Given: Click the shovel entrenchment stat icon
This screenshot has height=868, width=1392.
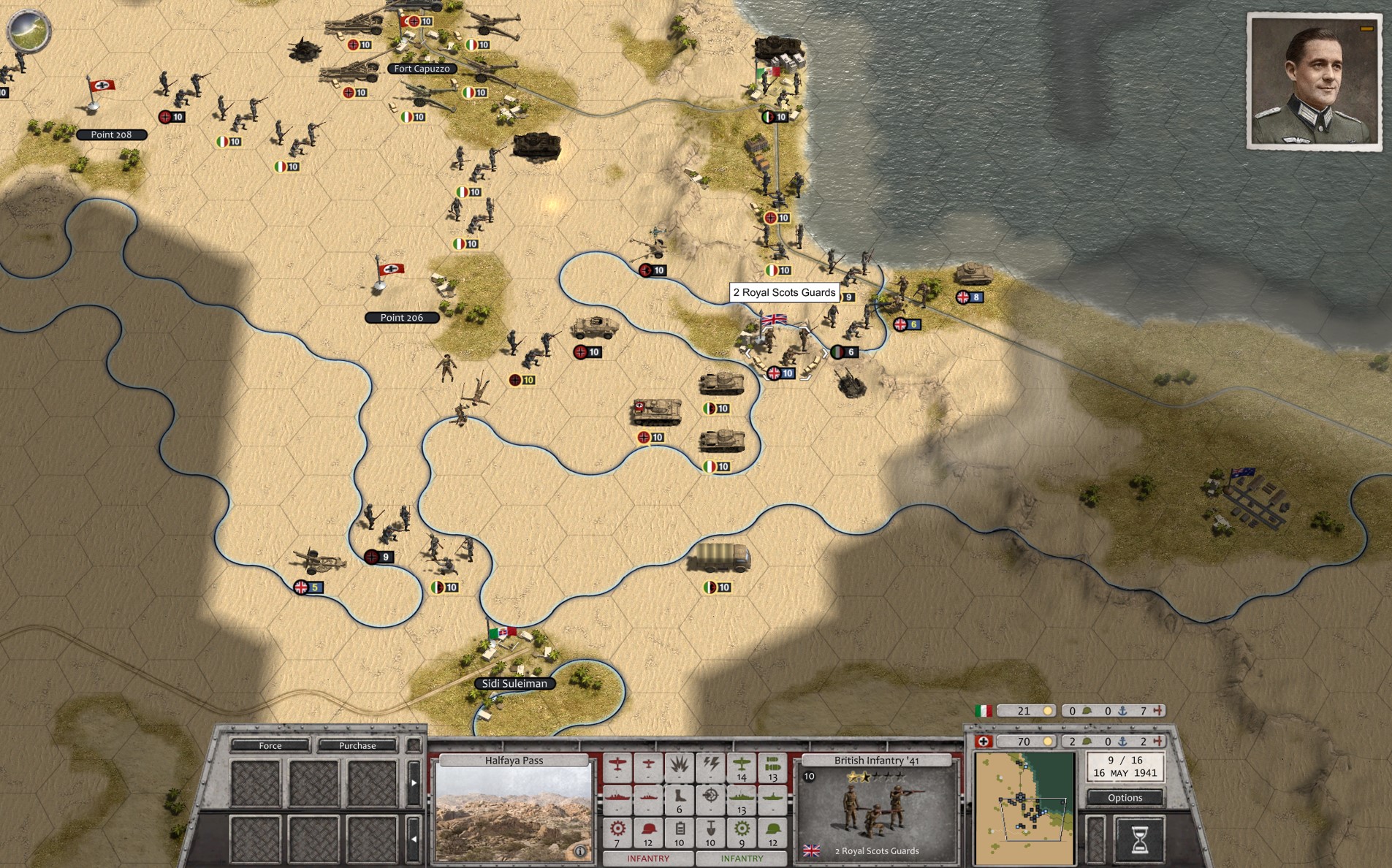Looking at the screenshot, I should (711, 829).
